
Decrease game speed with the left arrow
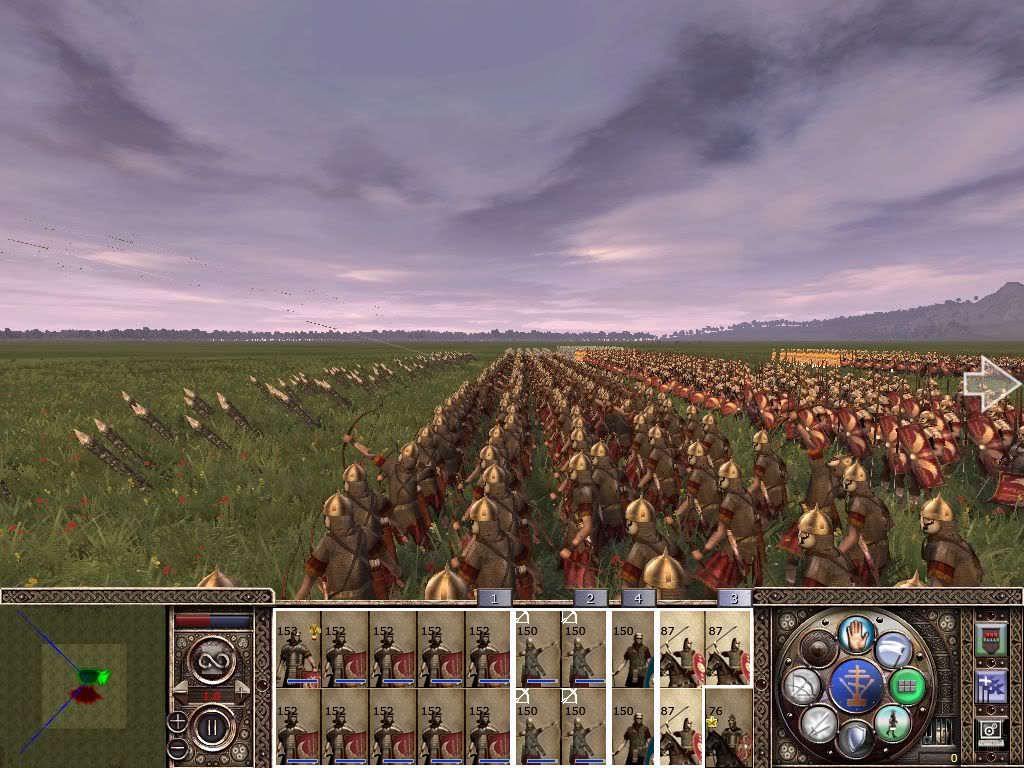pos(180,690)
